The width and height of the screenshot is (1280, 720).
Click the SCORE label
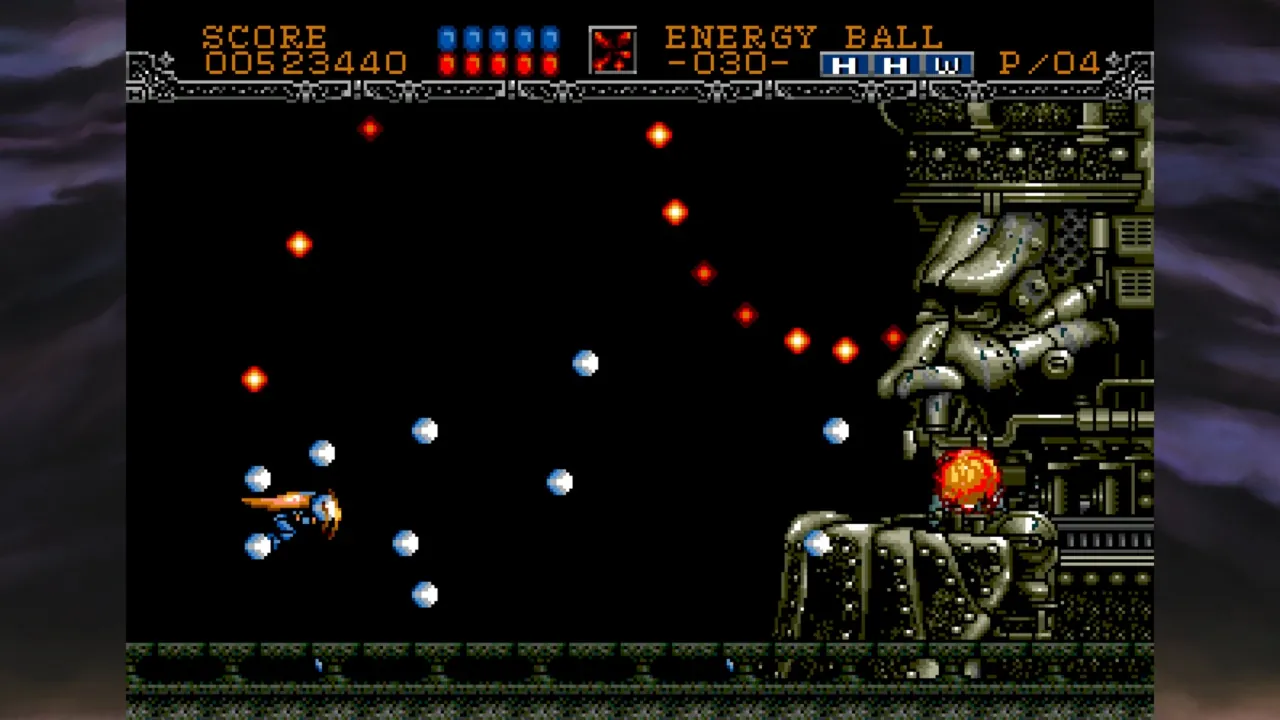click(264, 36)
